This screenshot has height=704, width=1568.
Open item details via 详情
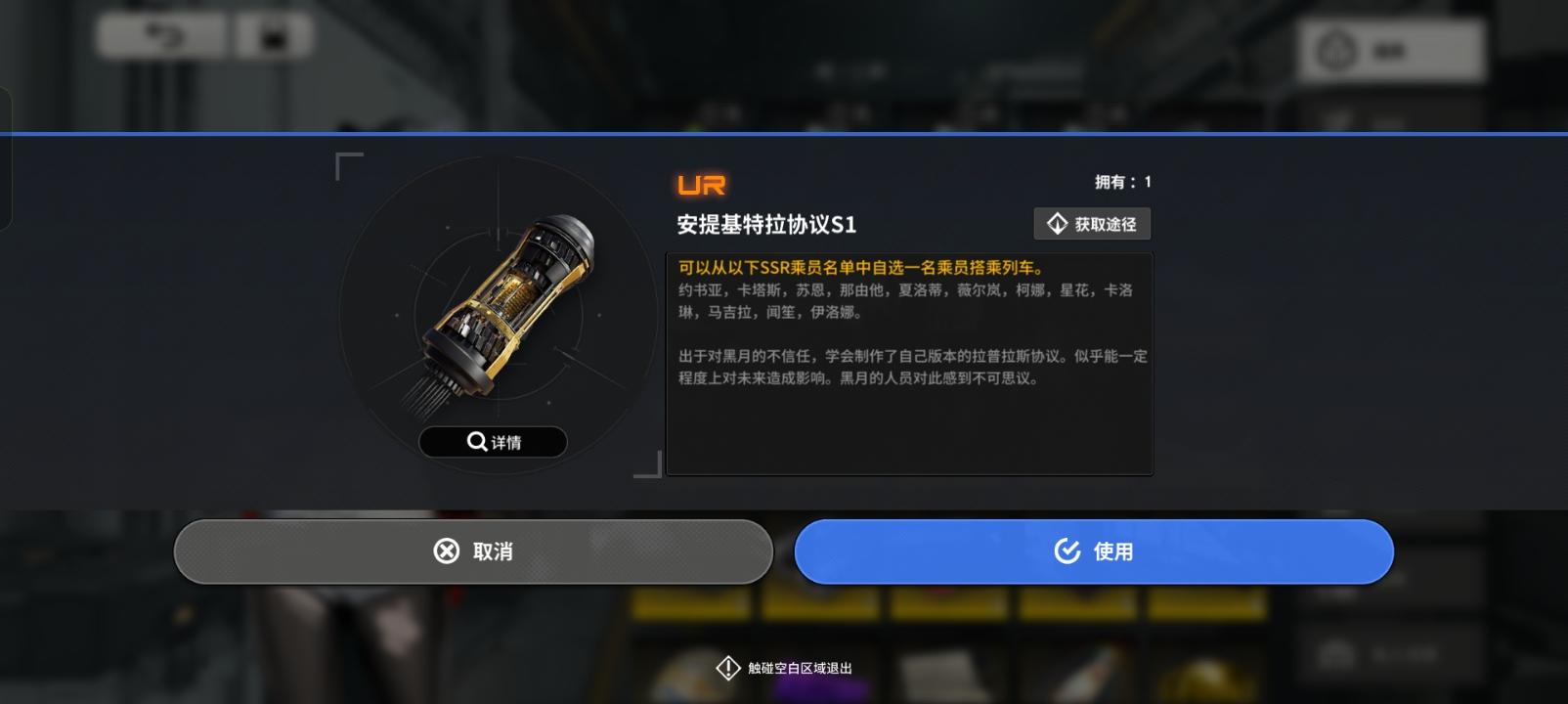point(493,442)
